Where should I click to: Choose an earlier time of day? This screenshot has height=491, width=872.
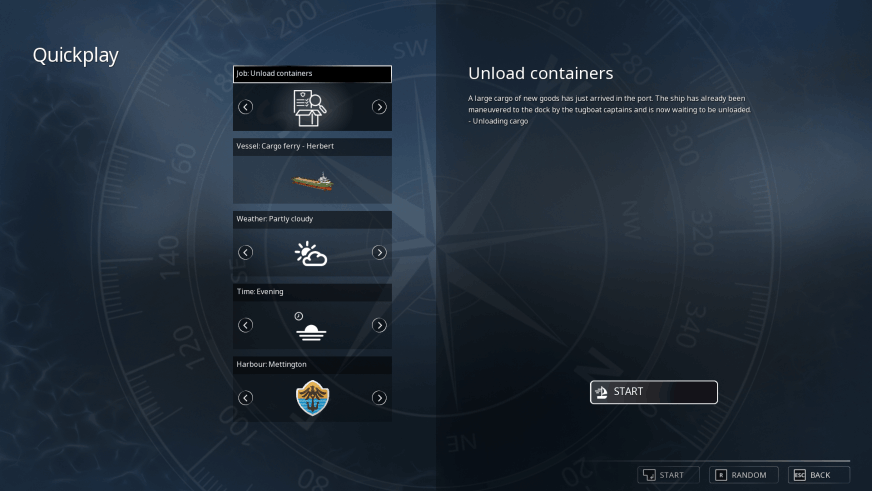click(x=246, y=325)
